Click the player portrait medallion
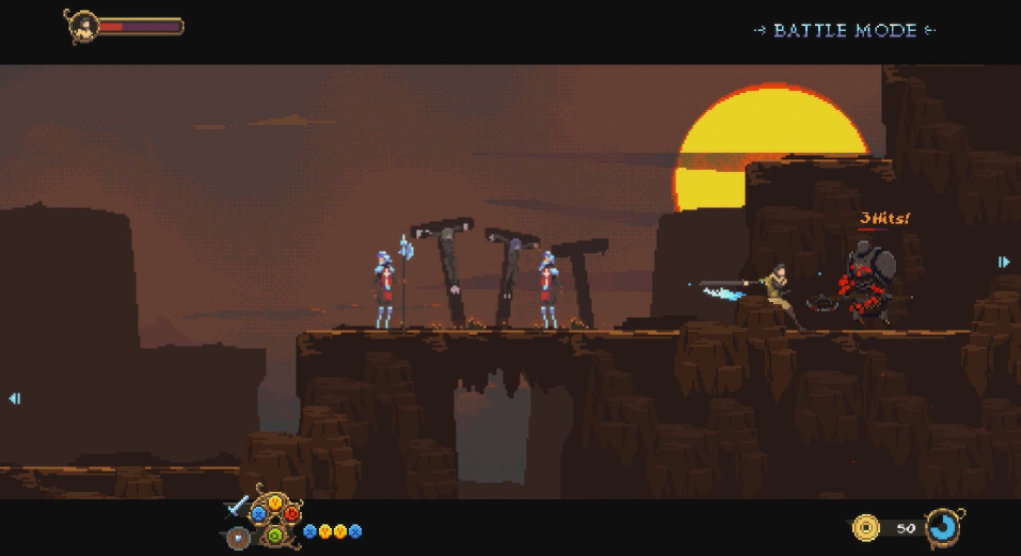This screenshot has height=556, width=1021. [82, 27]
